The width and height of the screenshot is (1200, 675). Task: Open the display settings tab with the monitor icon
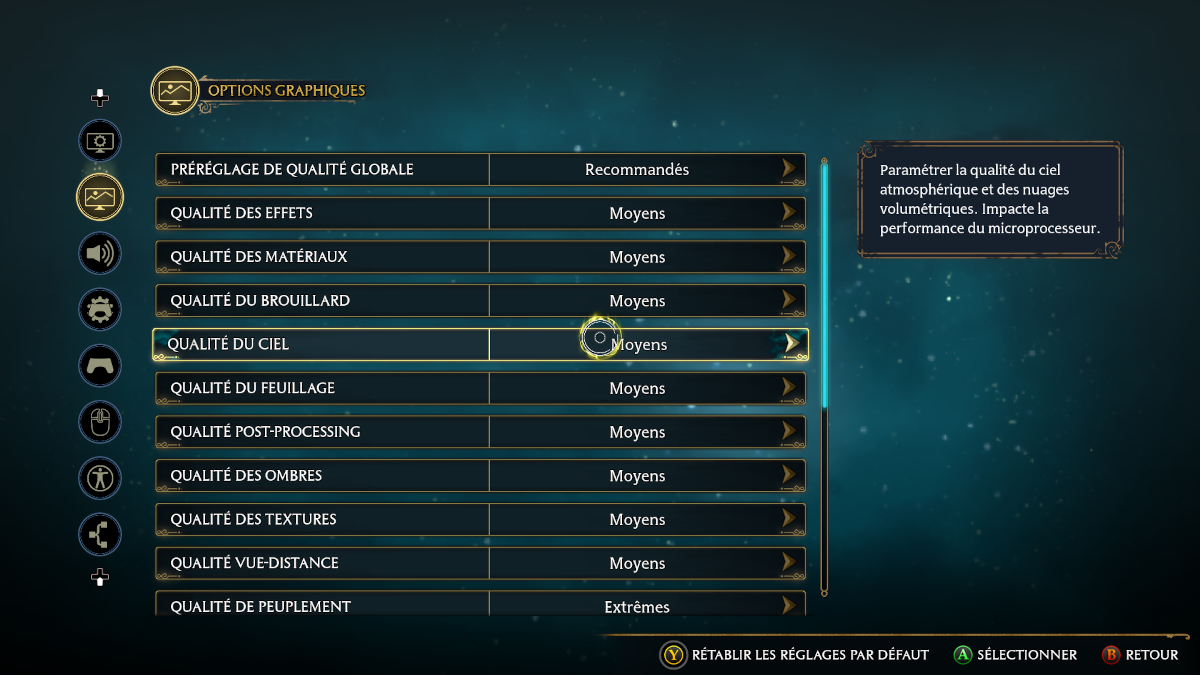pos(100,141)
